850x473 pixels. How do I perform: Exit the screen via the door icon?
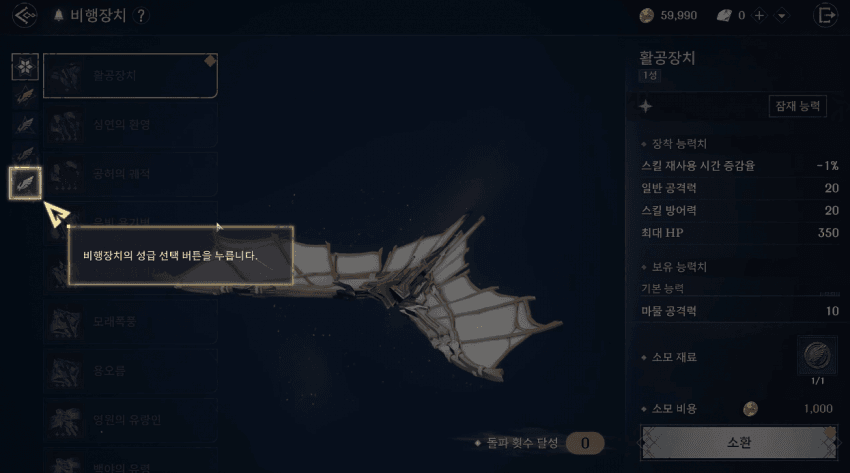(826, 15)
